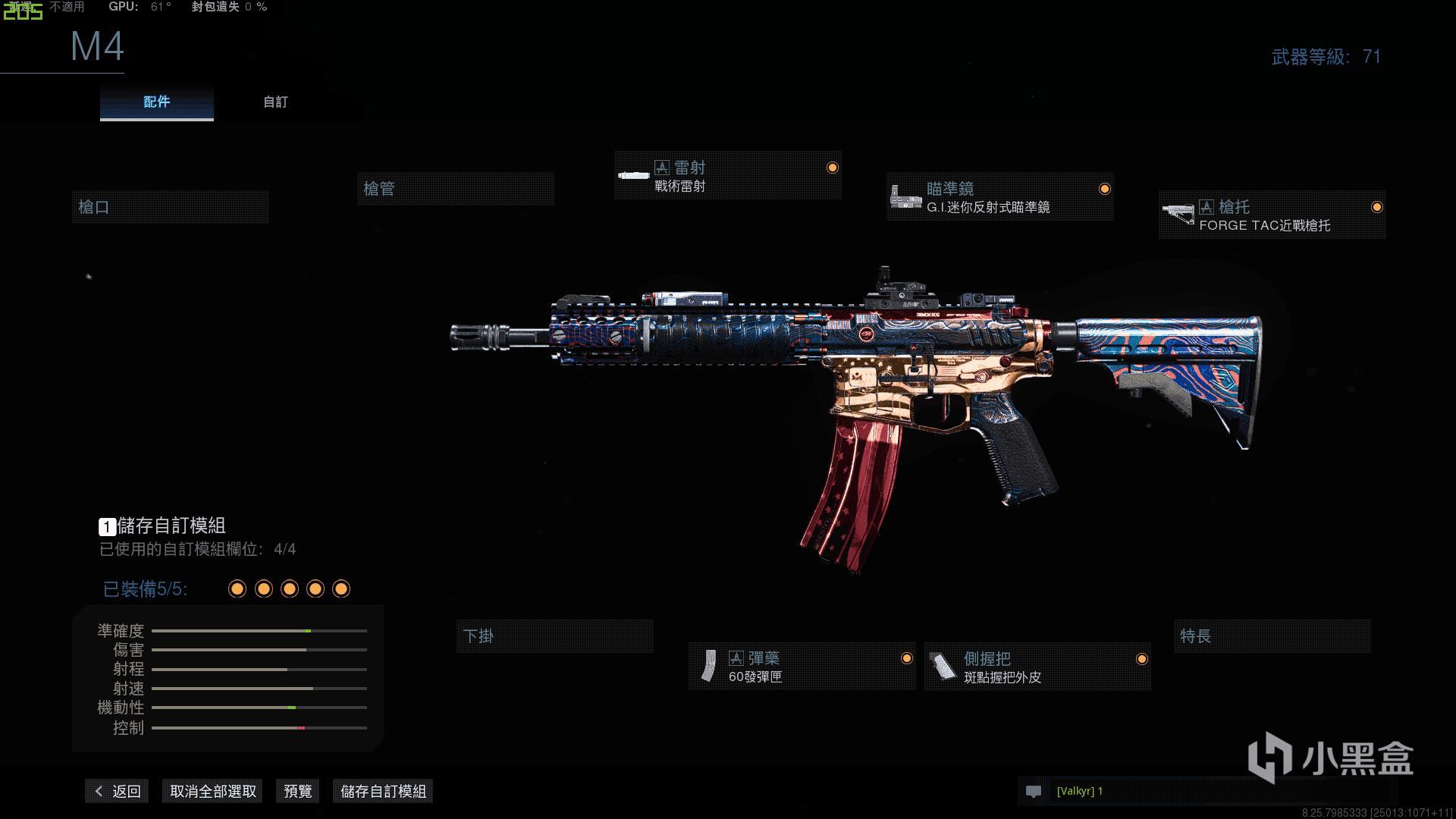Click the bottom 儲存自訂模組 save button
The image size is (1456, 819).
[383, 791]
